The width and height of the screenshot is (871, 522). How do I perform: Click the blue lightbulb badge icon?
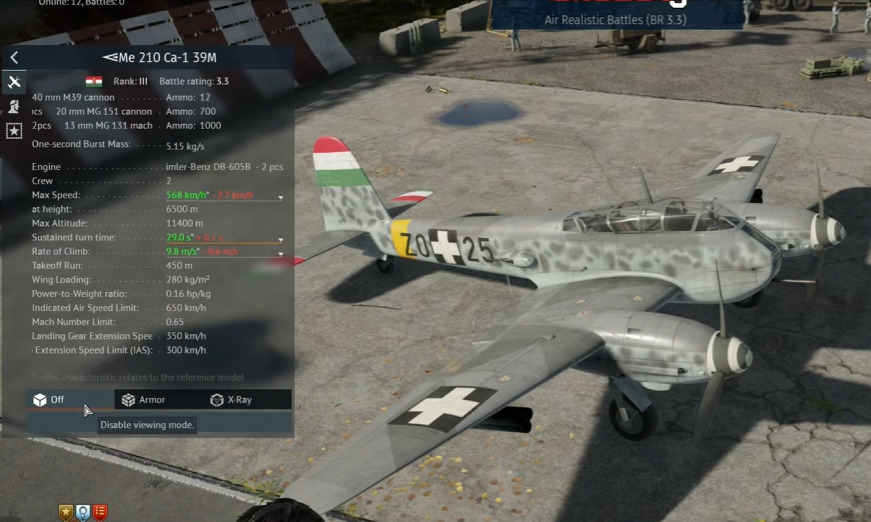click(83, 513)
